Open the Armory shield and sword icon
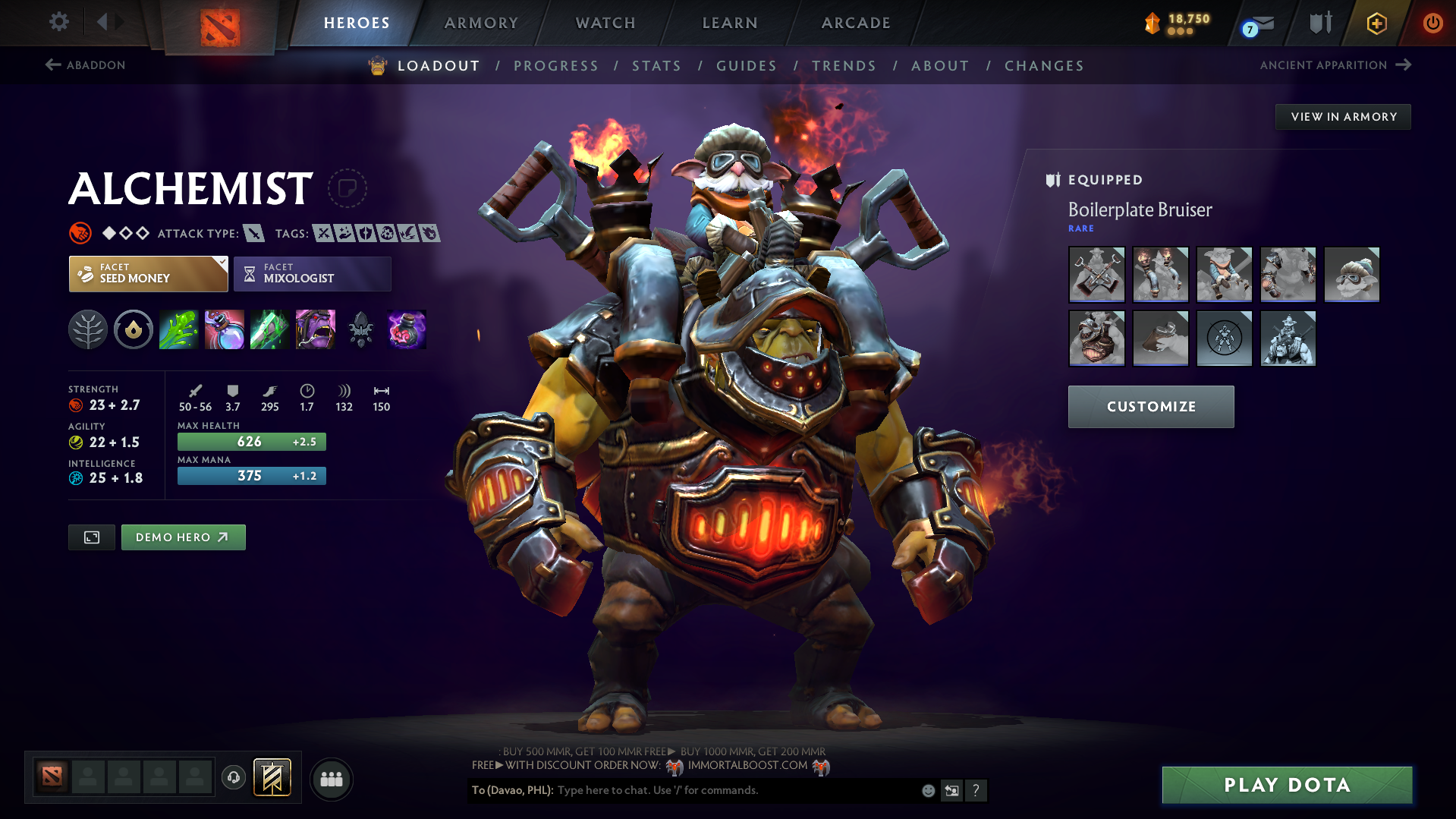Viewport: 1456px width, 819px height. pyautogui.click(x=1319, y=23)
